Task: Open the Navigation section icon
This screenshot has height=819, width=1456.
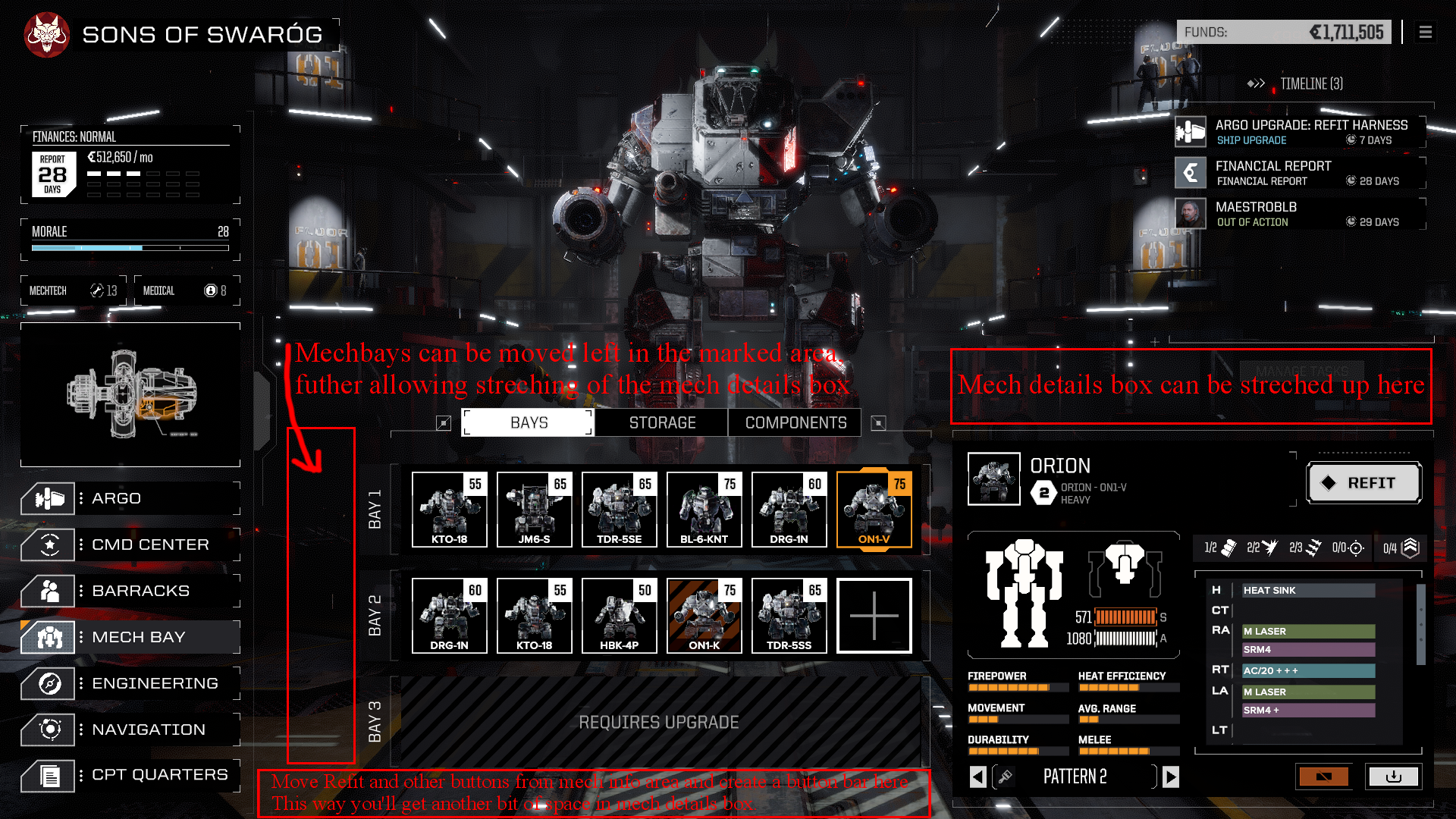Action: [x=47, y=730]
